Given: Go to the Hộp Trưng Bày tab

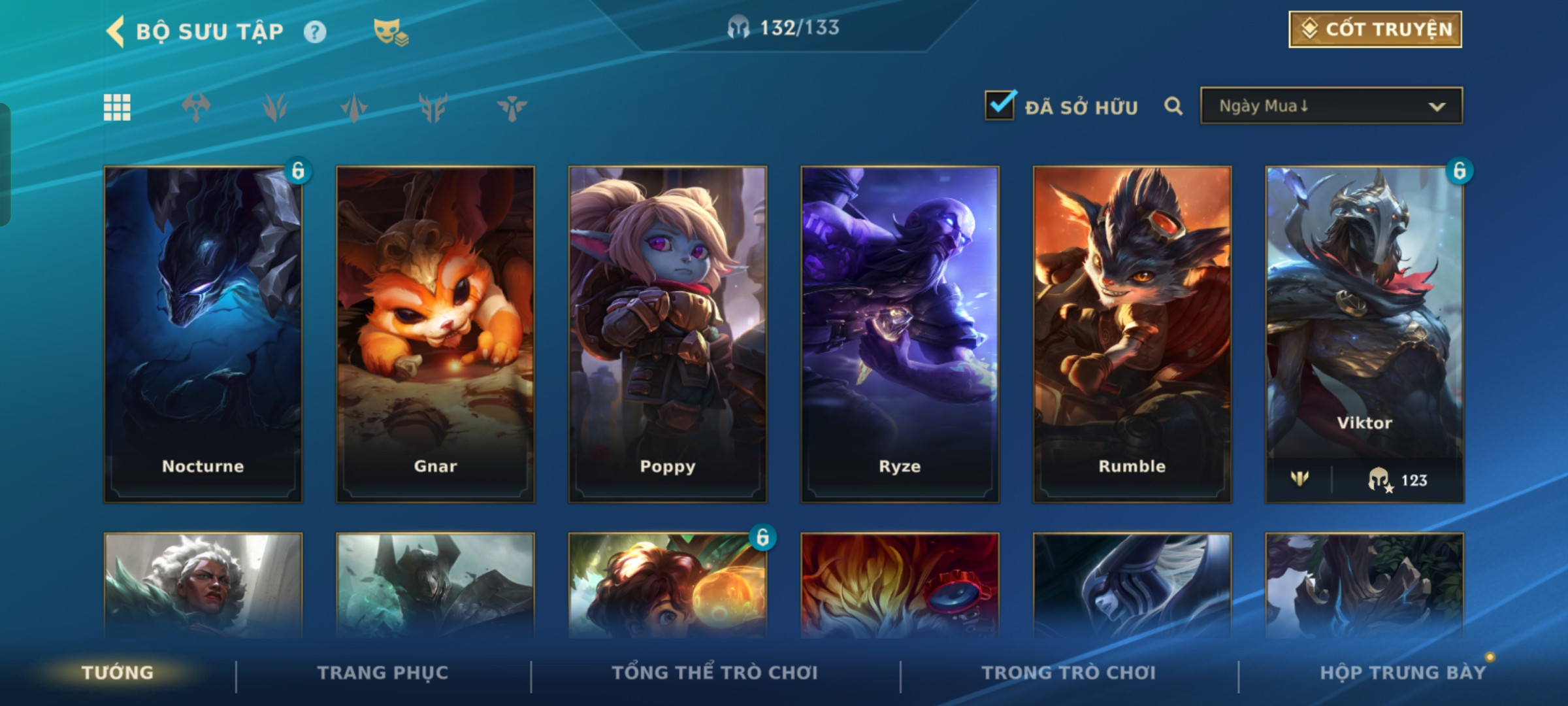Looking at the screenshot, I should click(x=1403, y=673).
